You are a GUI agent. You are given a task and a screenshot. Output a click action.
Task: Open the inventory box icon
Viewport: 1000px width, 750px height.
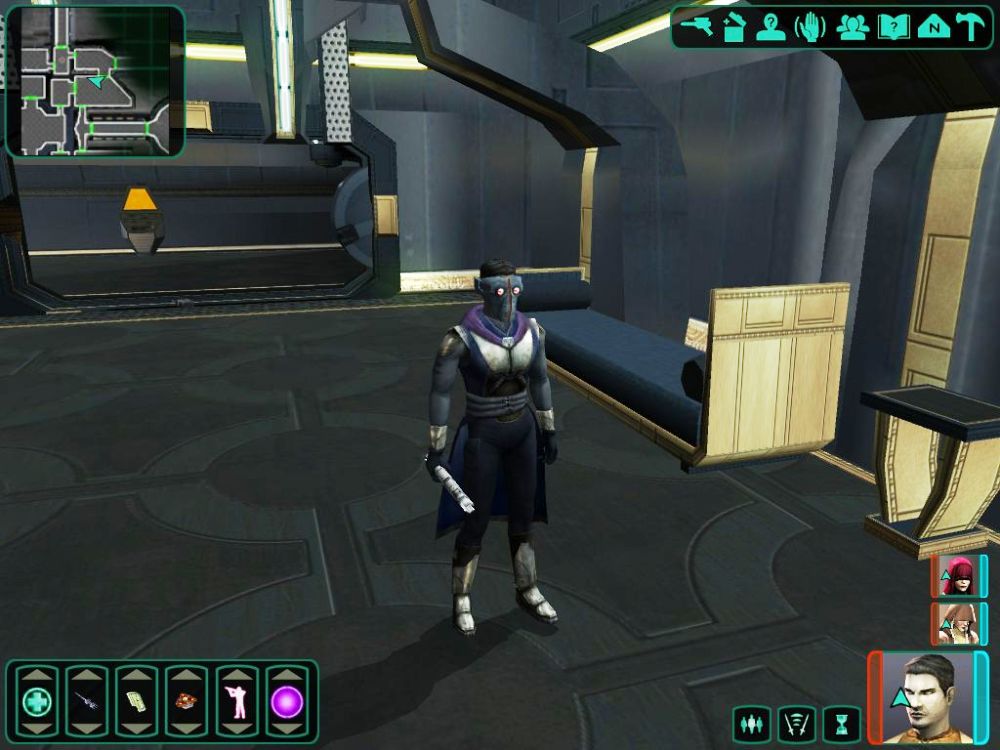point(735,27)
